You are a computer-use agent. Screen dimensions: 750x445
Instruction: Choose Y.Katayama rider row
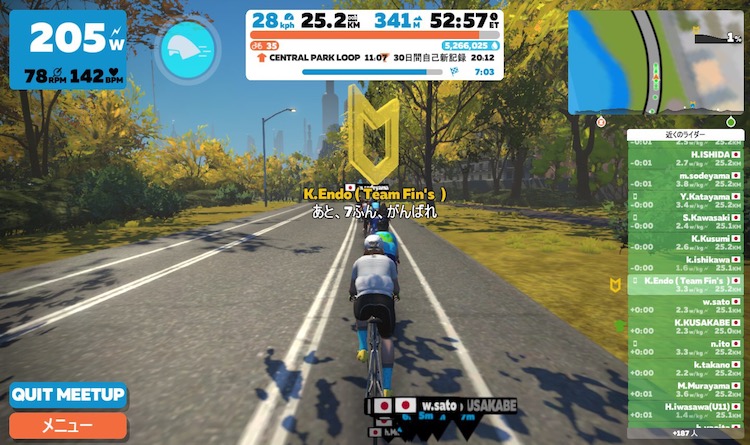tap(686, 200)
